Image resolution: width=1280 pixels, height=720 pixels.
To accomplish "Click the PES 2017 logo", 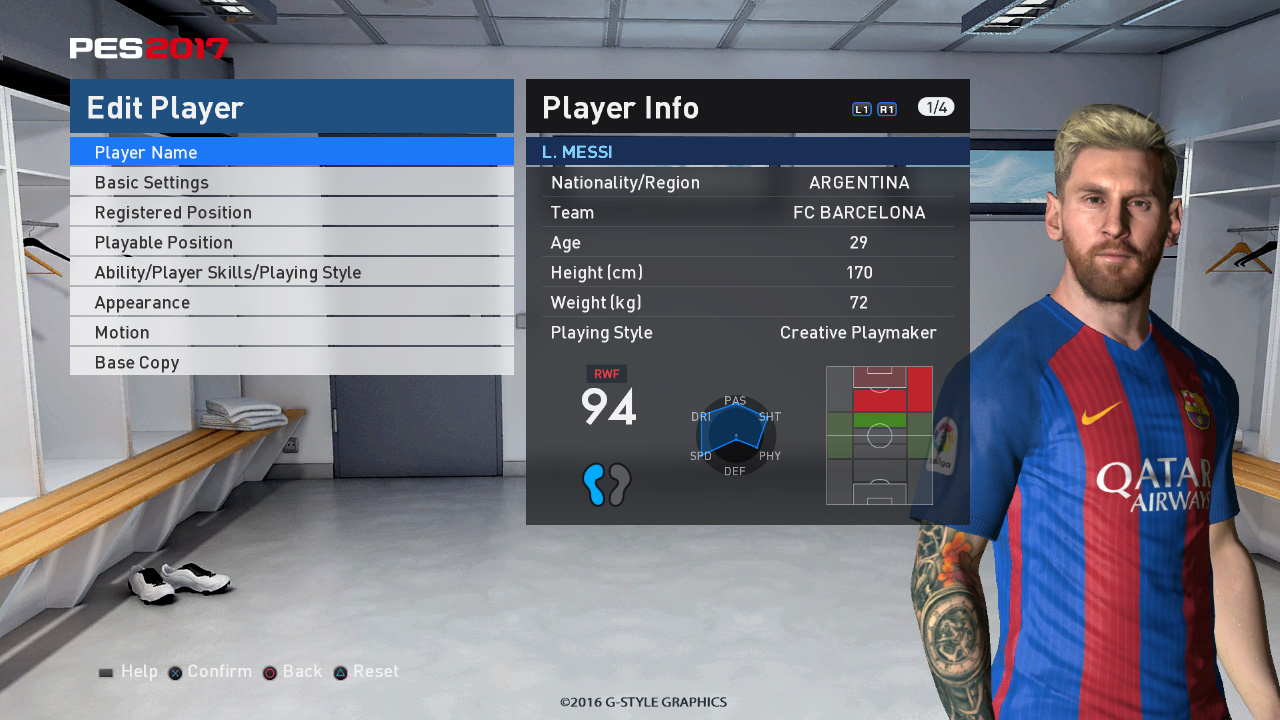I will click(148, 46).
